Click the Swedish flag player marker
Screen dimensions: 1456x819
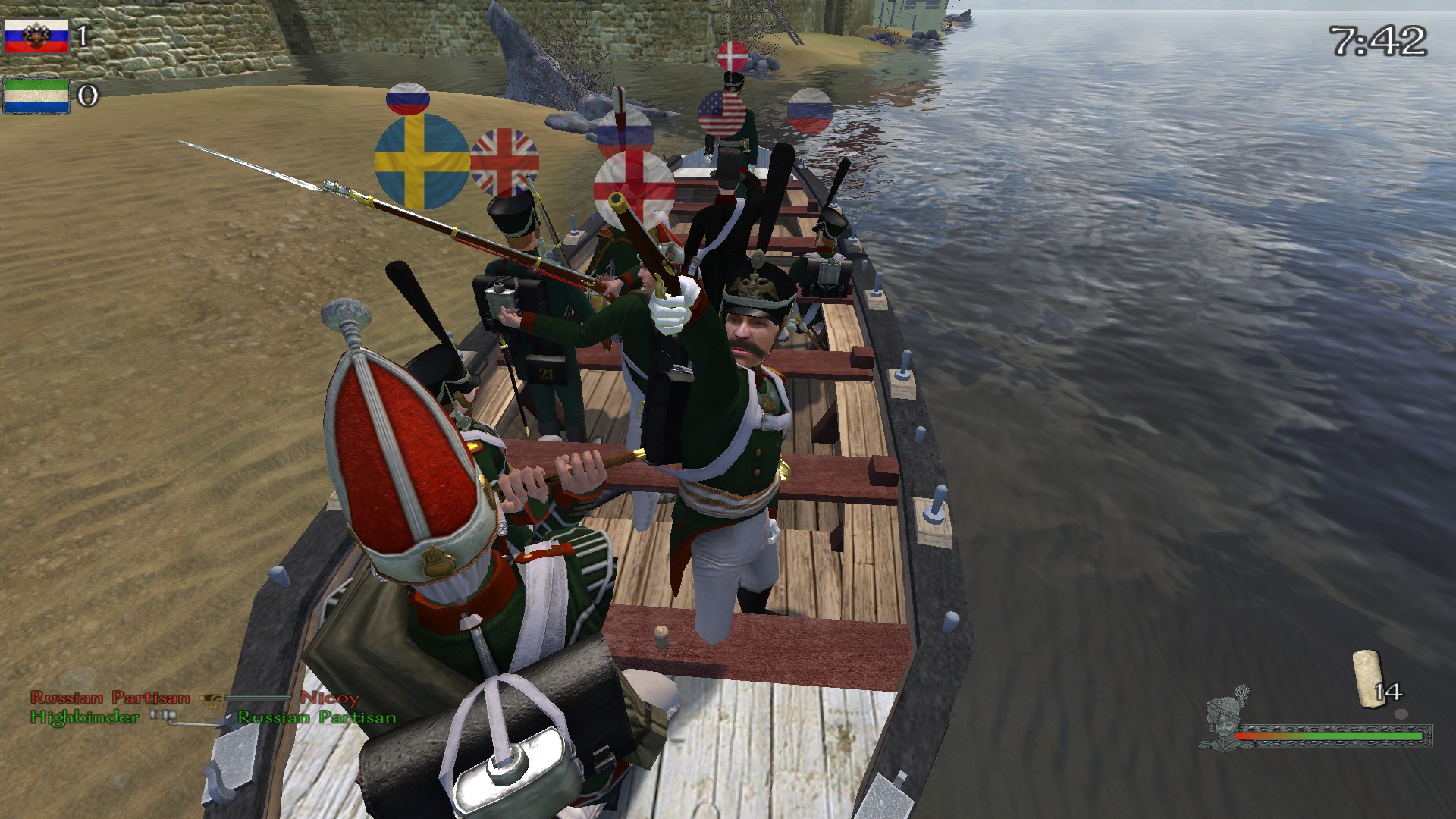pyautogui.click(x=422, y=161)
